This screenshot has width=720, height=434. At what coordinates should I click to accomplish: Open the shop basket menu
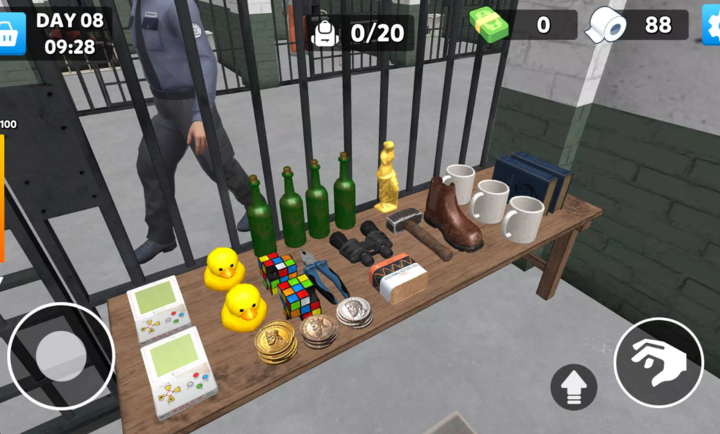point(11,32)
